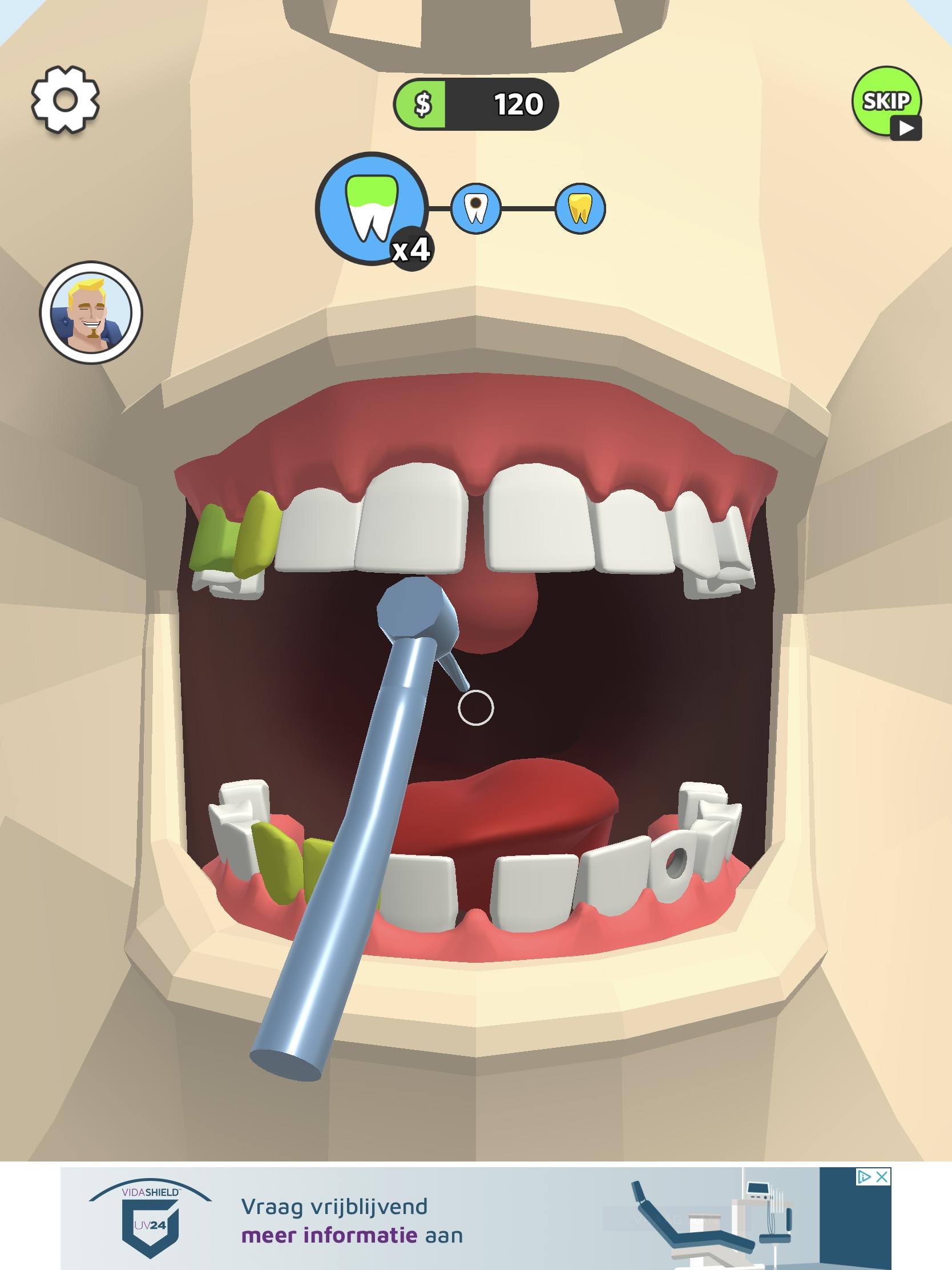The image size is (952, 1270).
Task: Dismiss the ad banner with the X
Action: pos(882,1177)
